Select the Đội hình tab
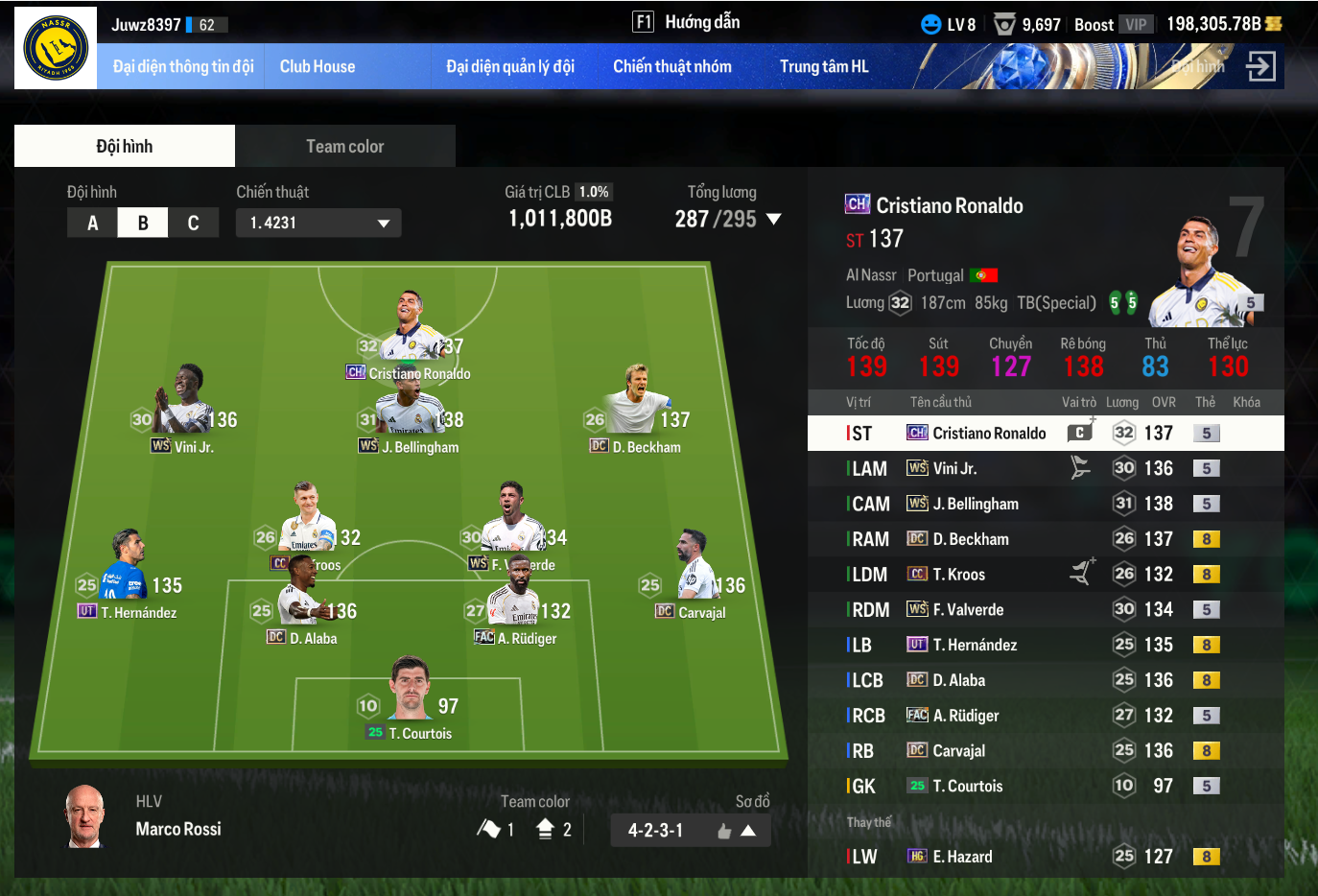This screenshot has height=896, width=1318. 125,146
